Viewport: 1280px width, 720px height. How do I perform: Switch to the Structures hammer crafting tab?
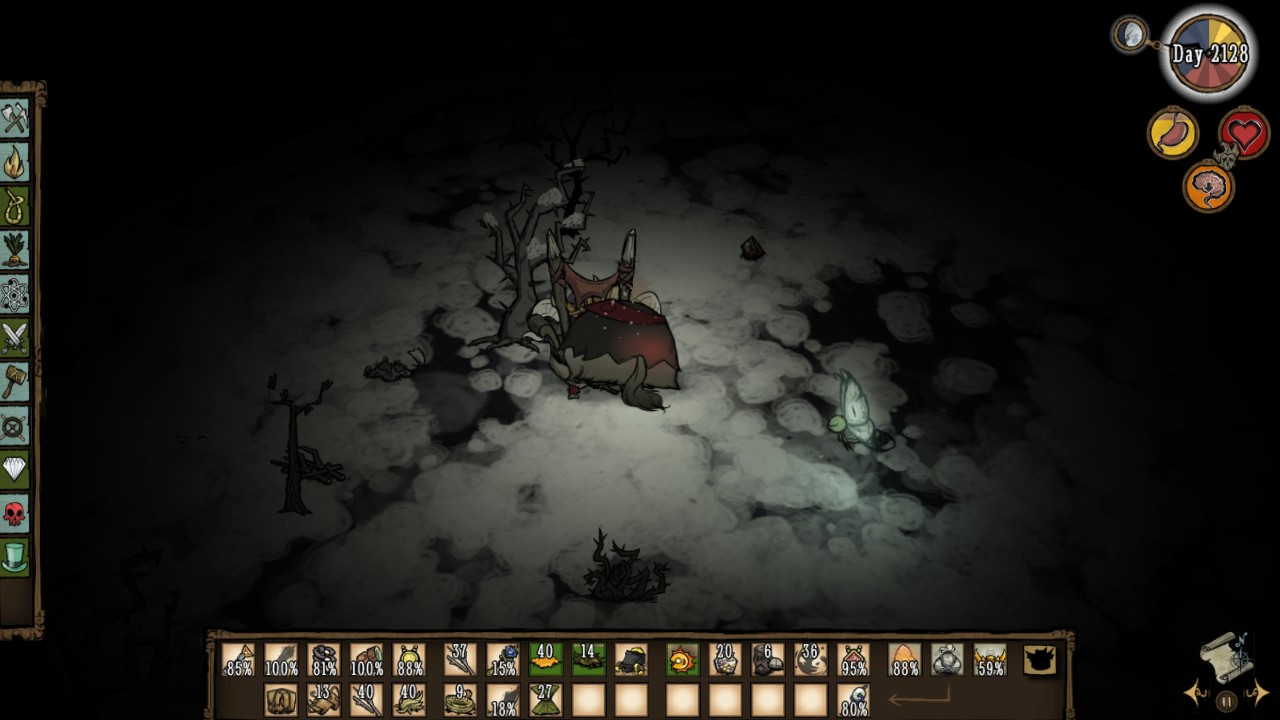click(x=14, y=382)
